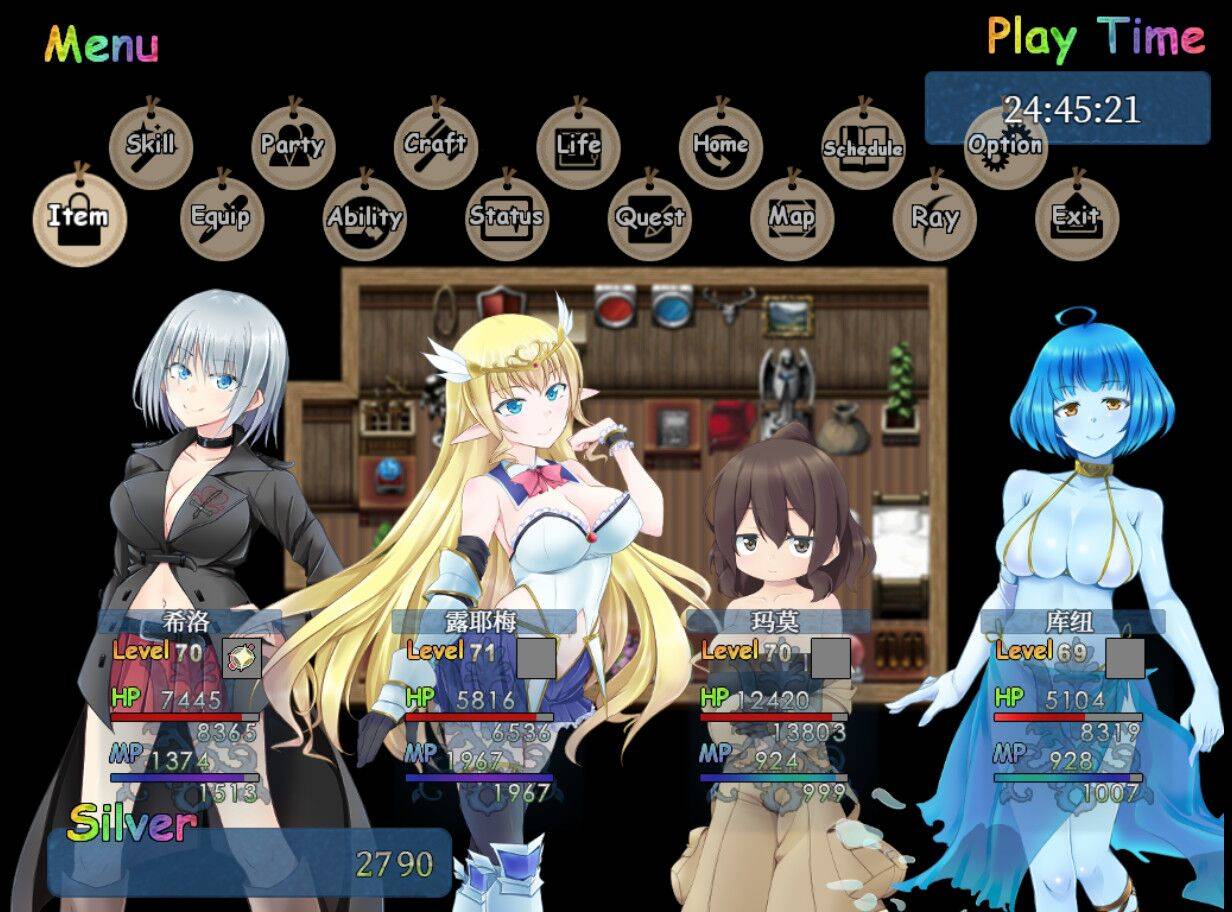The width and height of the screenshot is (1232, 912).
Task: Select the Craft menu tag
Action: (435, 146)
